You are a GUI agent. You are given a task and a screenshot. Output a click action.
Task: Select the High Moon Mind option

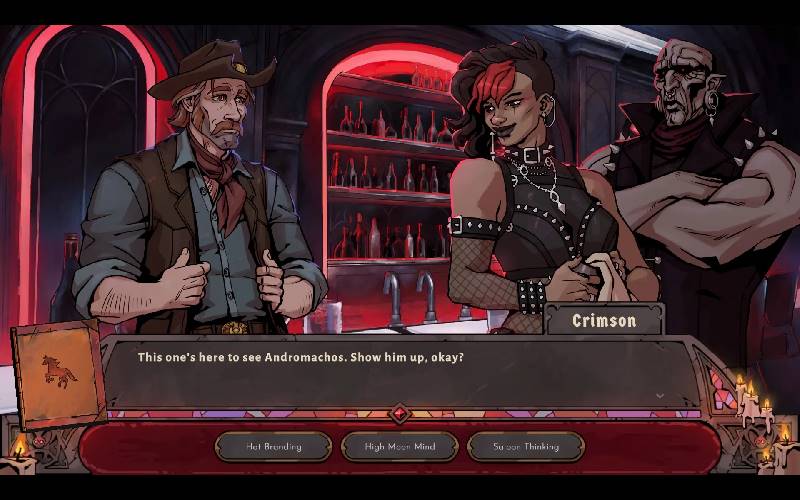coord(399,446)
